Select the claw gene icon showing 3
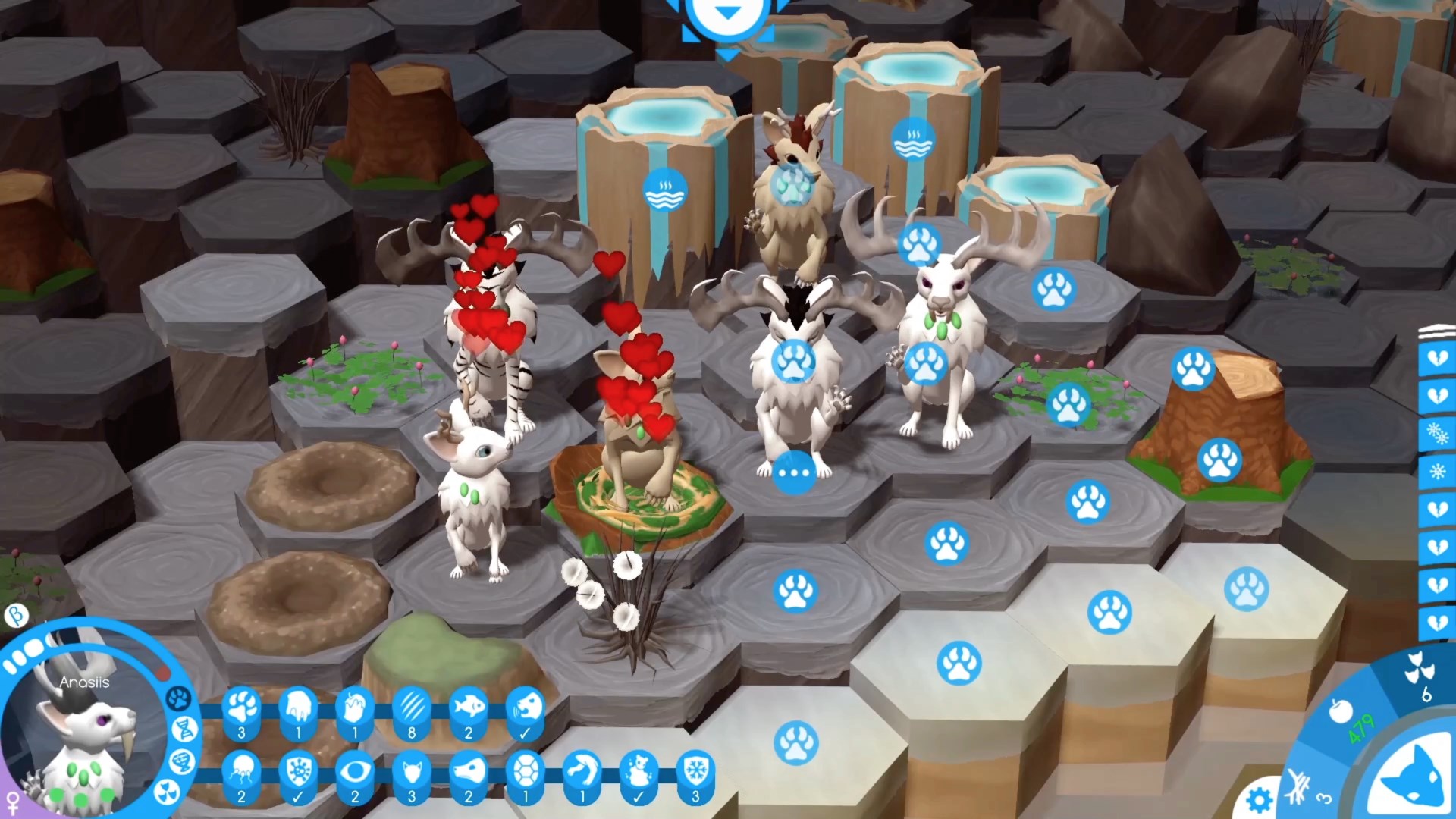This screenshot has height=819, width=1456. [x=242, y=709]
